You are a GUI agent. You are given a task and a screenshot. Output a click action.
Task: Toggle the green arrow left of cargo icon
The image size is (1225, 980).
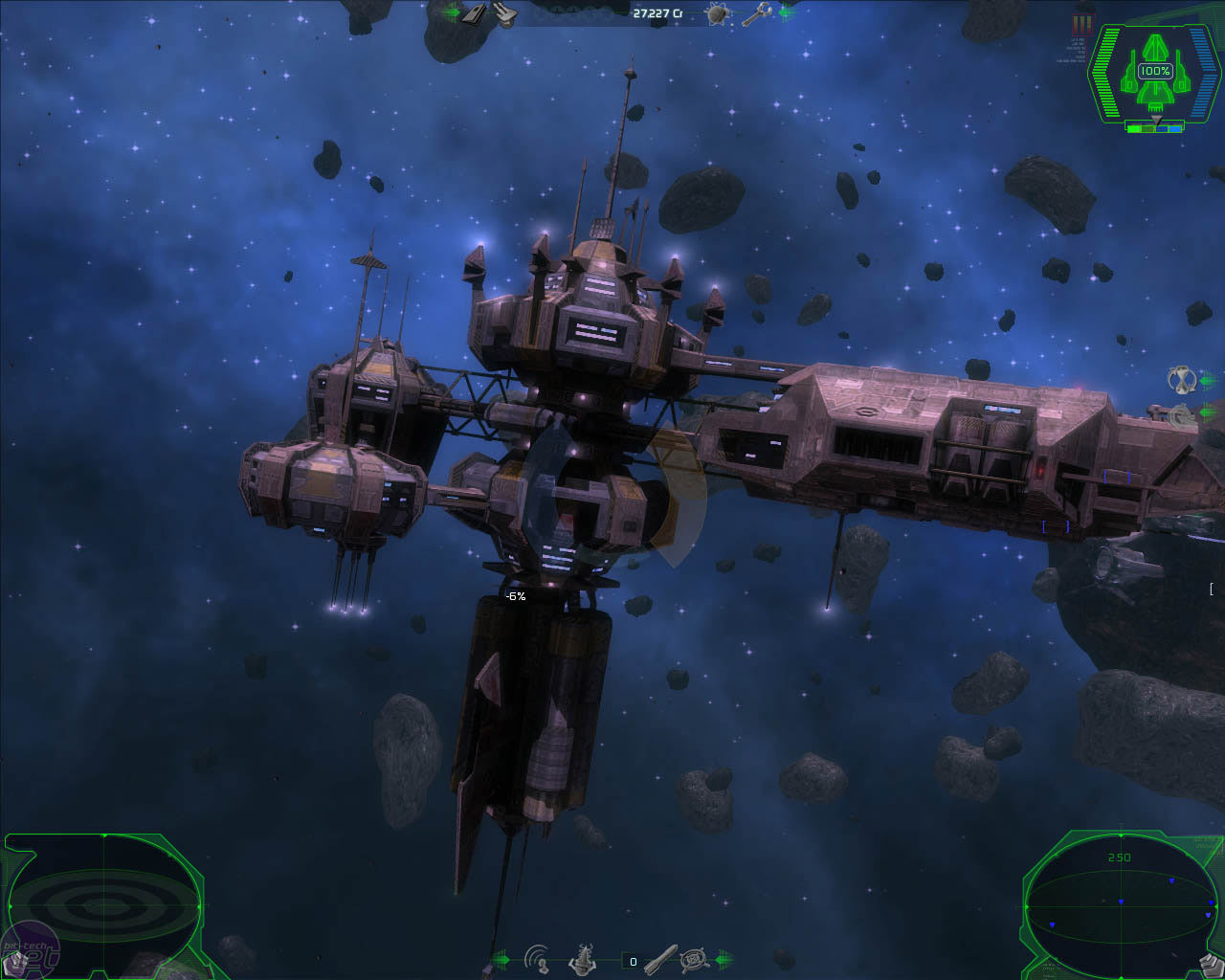click(x=454, y=12)
